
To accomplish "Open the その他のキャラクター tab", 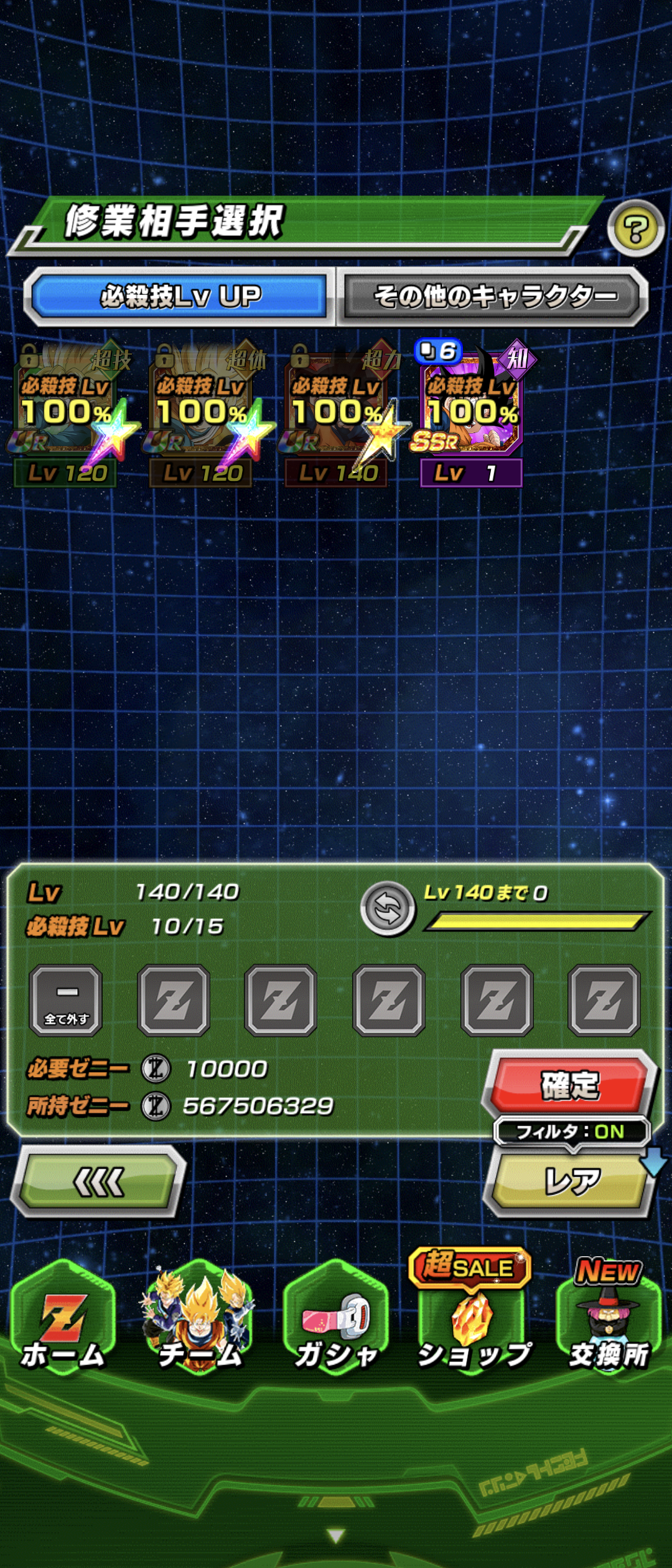I will click(x=494, y=296).
